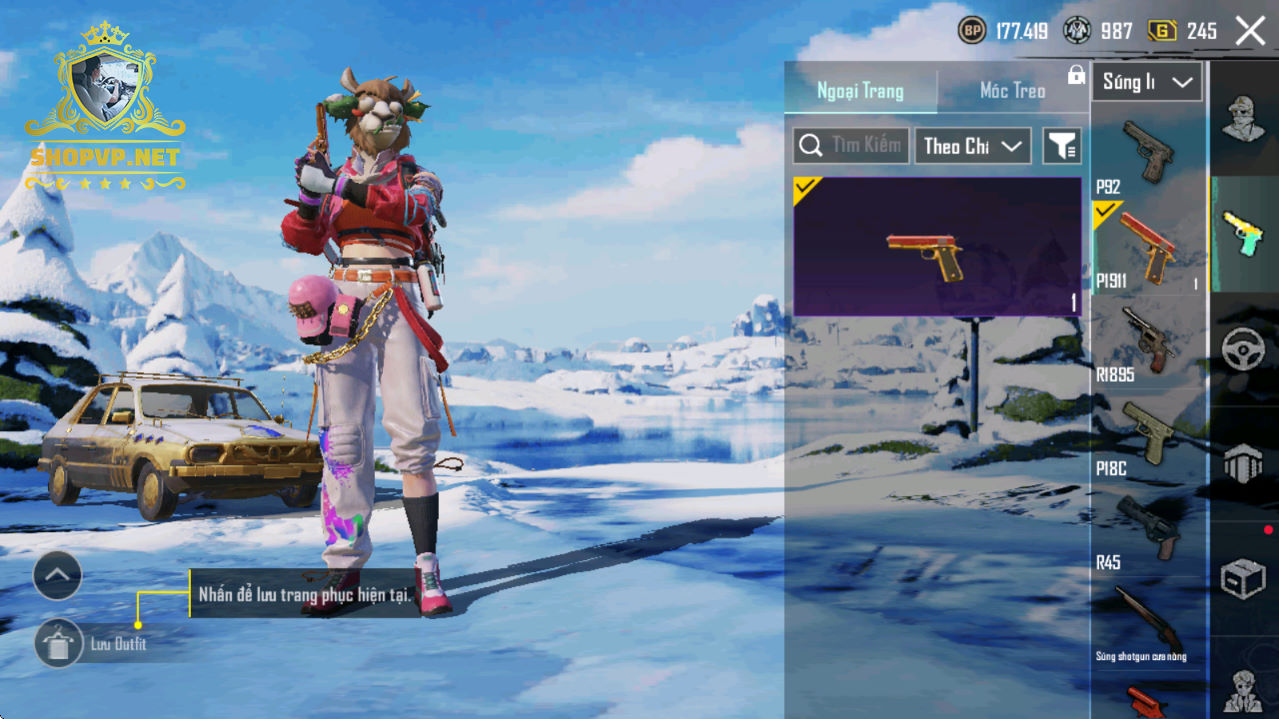Select the P18C pistol entry
Image resolution: width=1279 pixels, height=719 pixels.
1147,436
